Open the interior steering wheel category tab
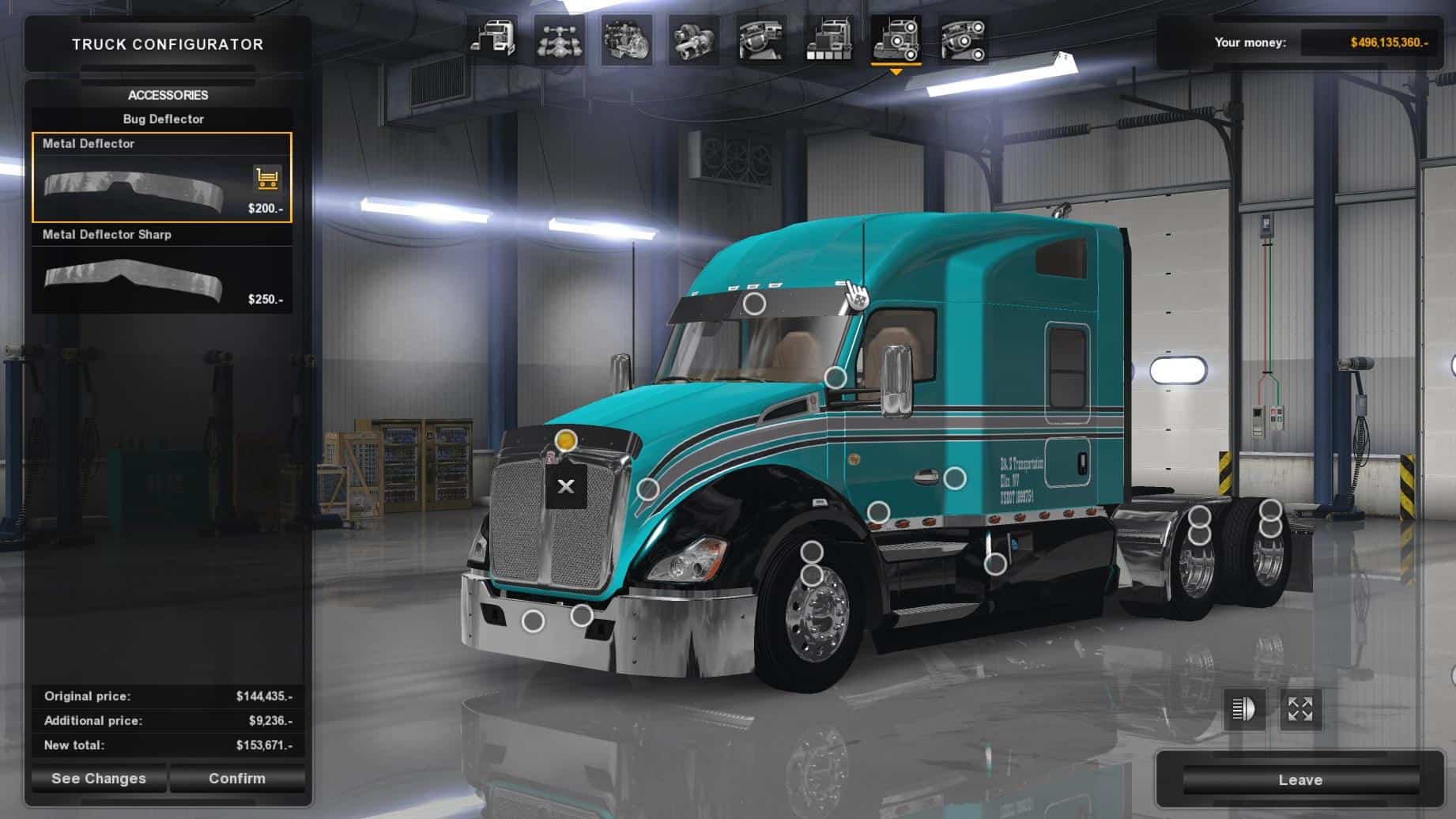Viewport: 1456px width, 819px height. click(761, 40)
